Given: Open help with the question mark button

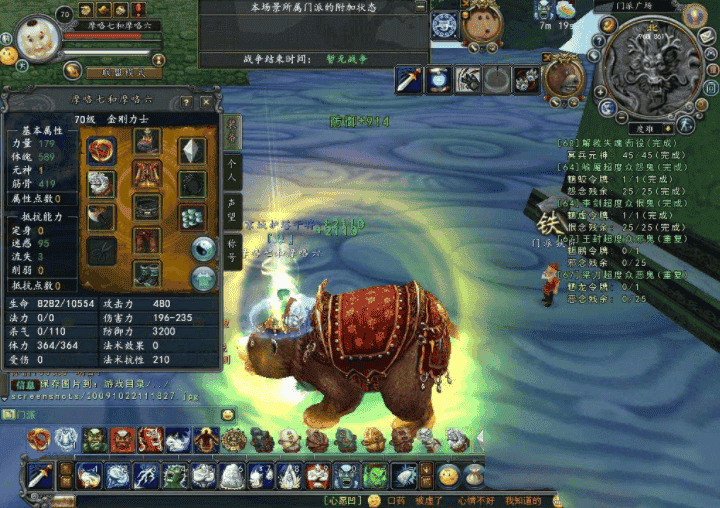Looking at the screenshot, I should pos(186,102).
